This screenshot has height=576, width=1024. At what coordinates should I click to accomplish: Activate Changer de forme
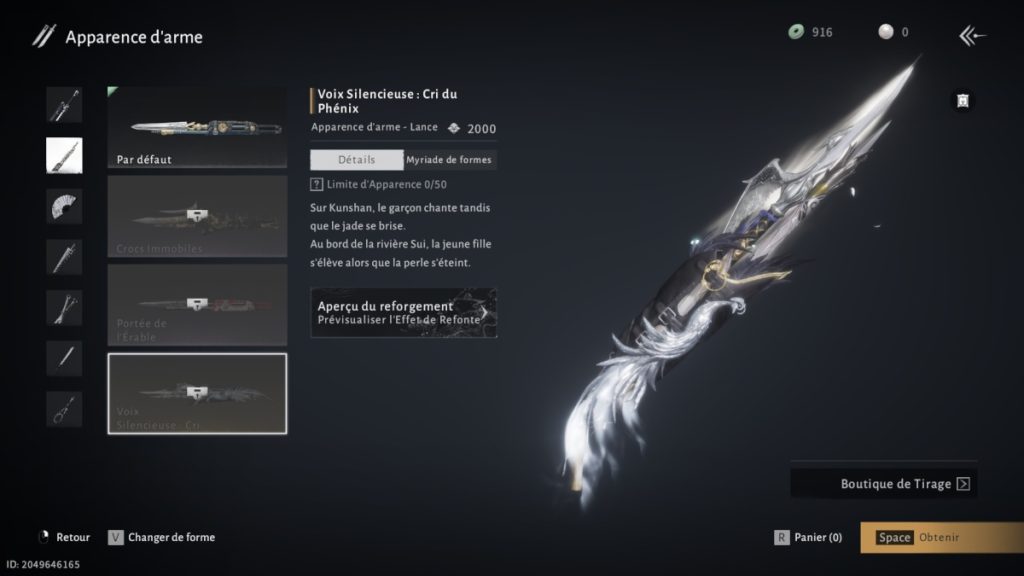161,537
